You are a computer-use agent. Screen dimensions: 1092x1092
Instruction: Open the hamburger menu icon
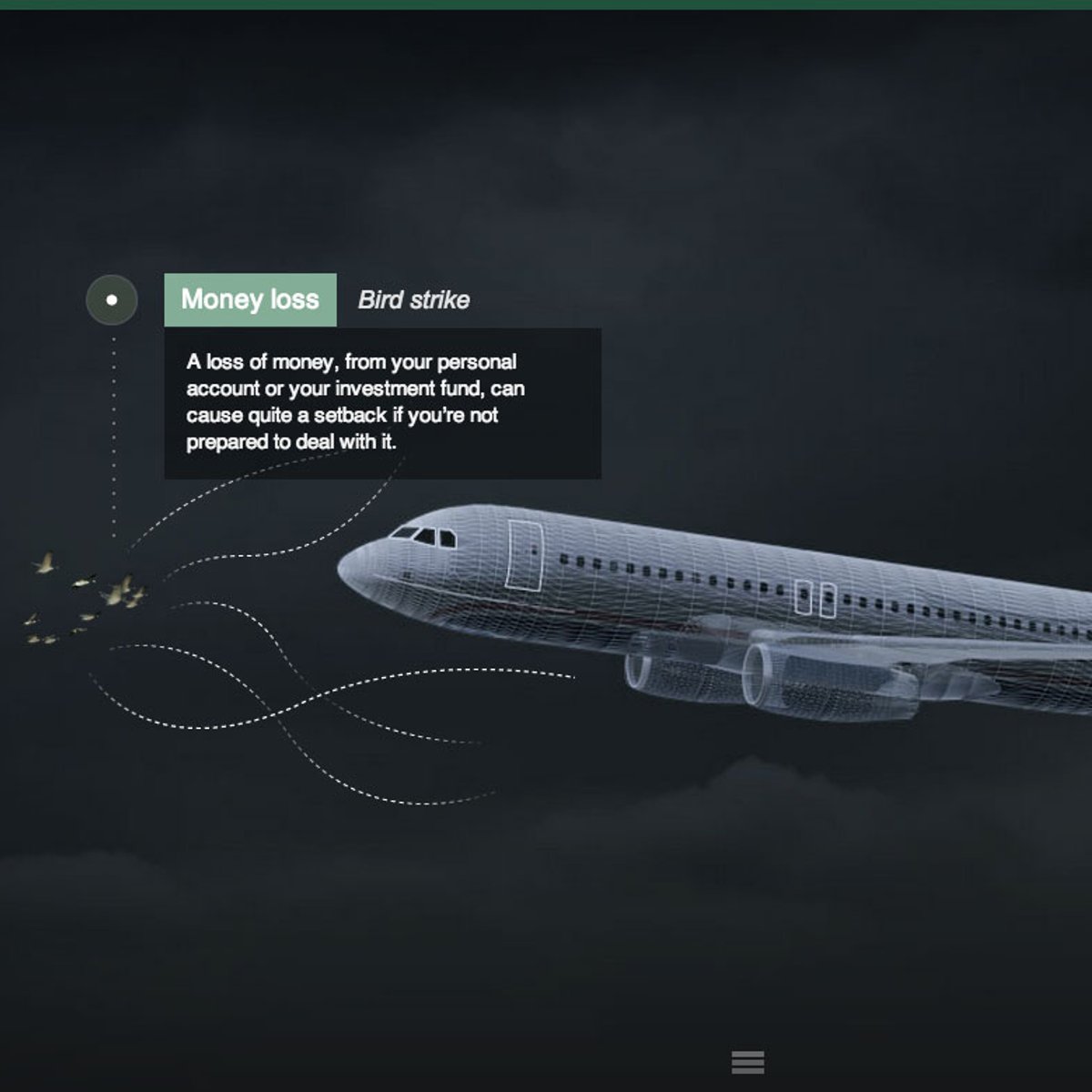coord(747,1062)
